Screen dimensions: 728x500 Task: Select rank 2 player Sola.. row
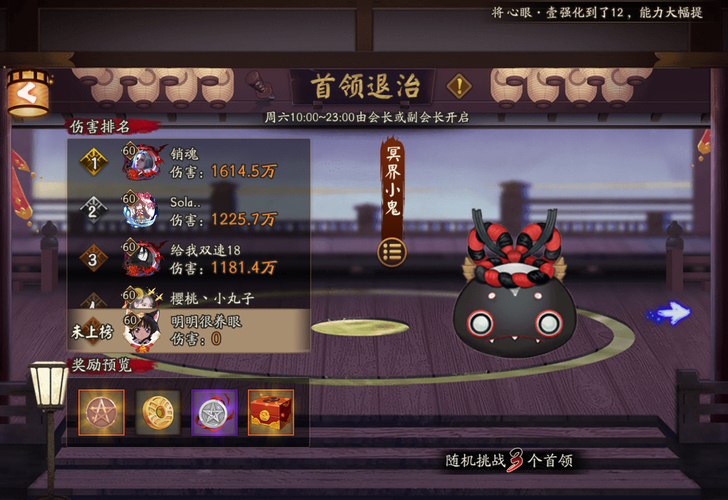tap(188, 210)
